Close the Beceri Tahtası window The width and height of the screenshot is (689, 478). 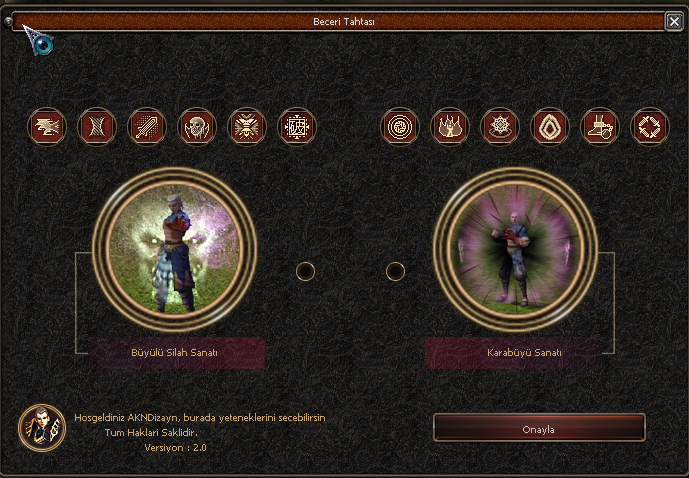674,21
